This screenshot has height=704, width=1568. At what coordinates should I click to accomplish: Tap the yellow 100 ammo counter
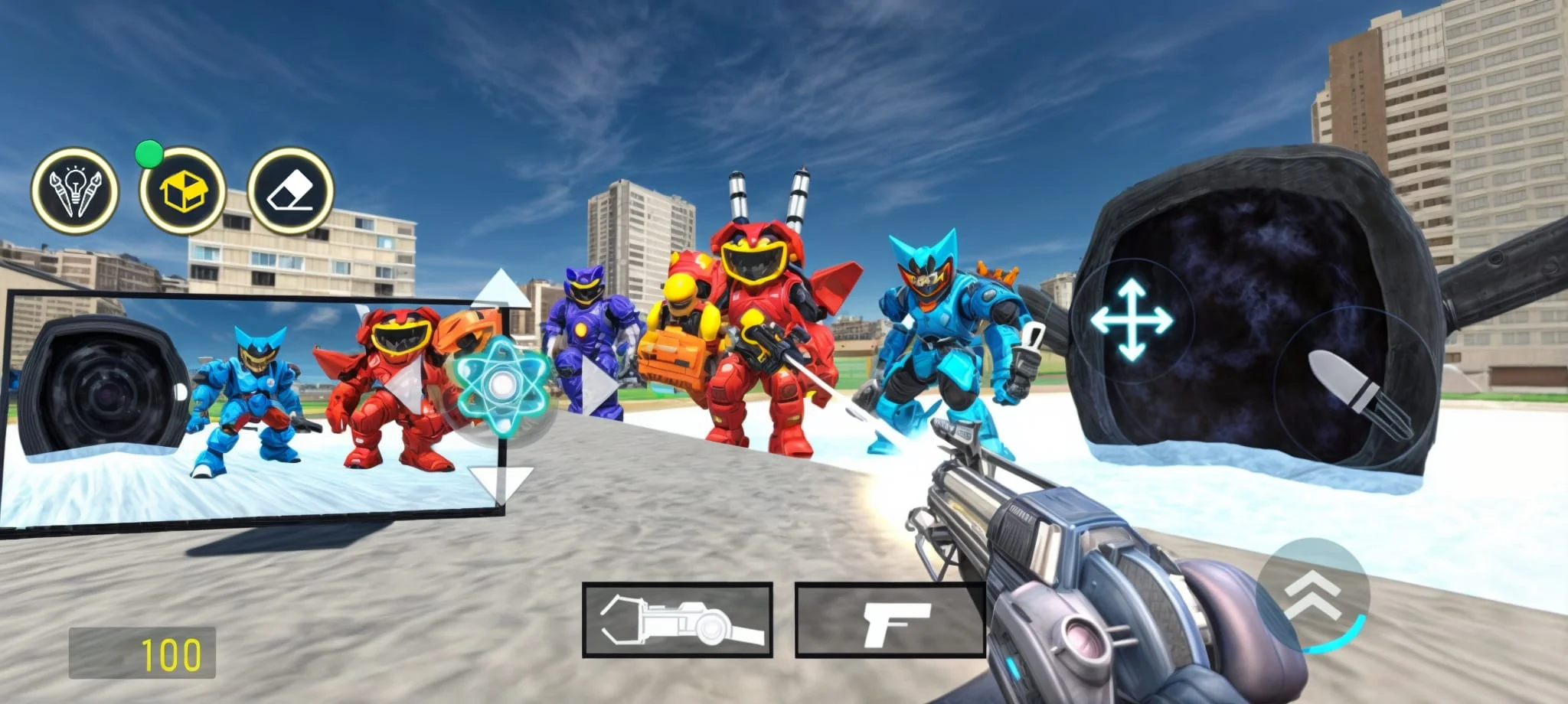coord(172,652)
